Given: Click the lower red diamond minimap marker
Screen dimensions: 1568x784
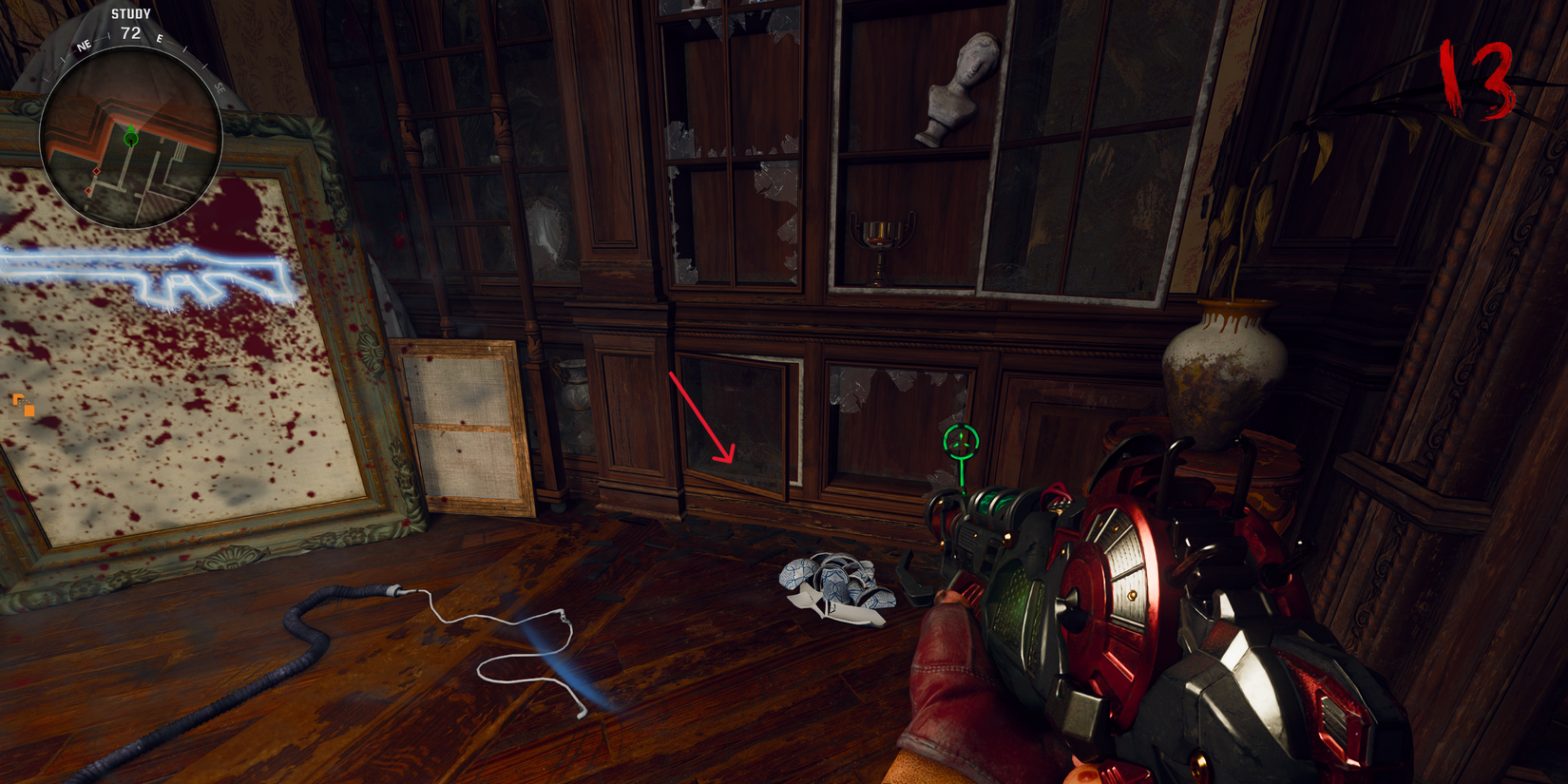Looking at the screenshot, I should coord(88,190).
